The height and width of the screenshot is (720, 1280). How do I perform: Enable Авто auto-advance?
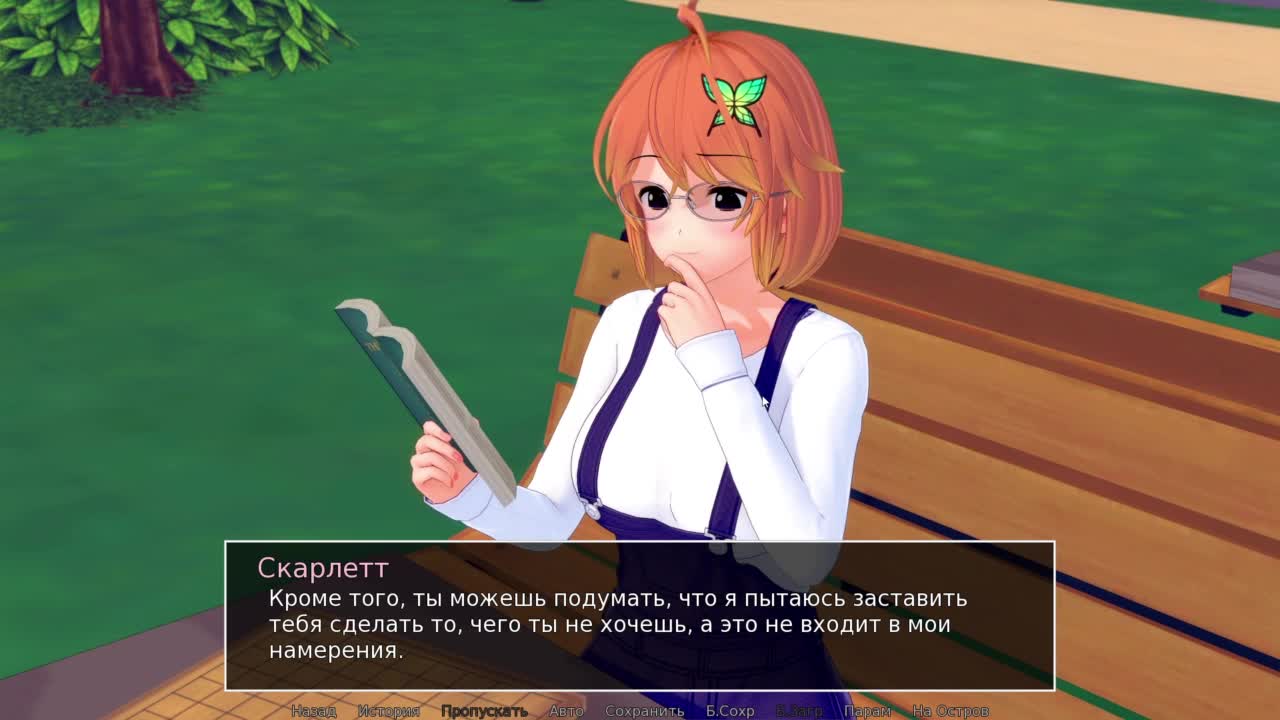566,711
